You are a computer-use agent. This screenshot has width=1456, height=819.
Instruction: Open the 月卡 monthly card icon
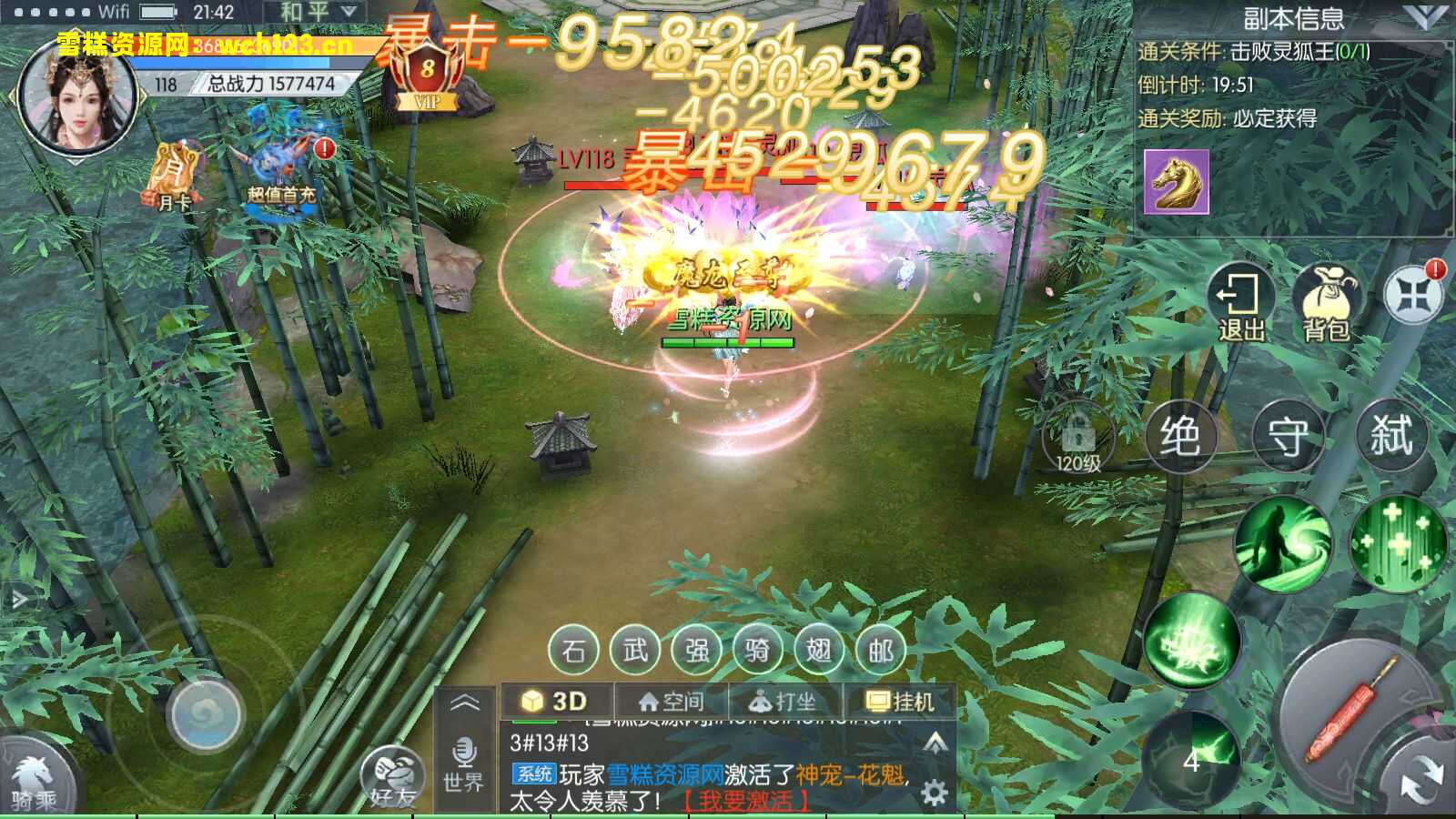[173, 177]
